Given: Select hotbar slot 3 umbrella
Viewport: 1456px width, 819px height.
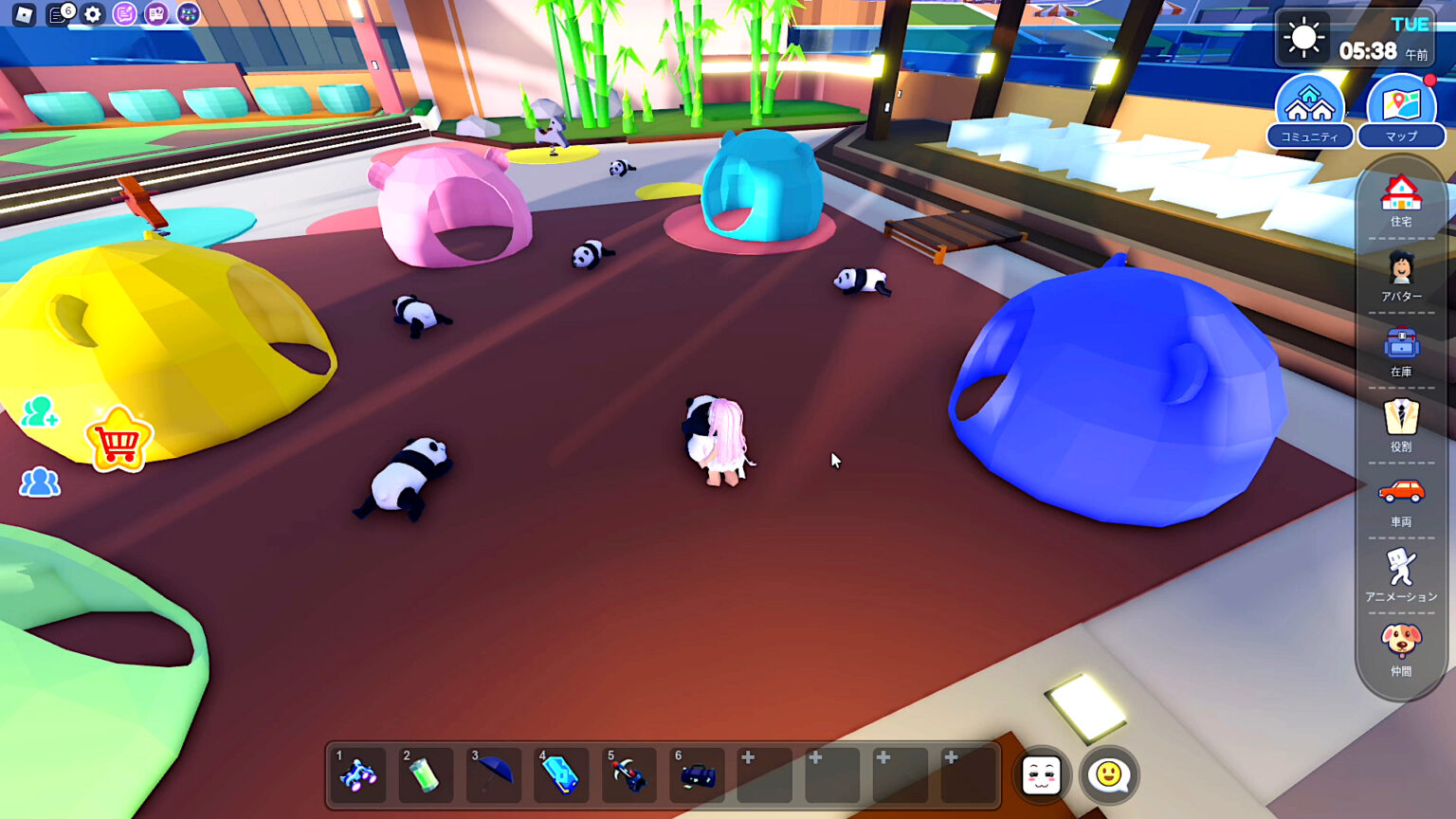Looking at the screenshot, I should (x=493, y=774).
